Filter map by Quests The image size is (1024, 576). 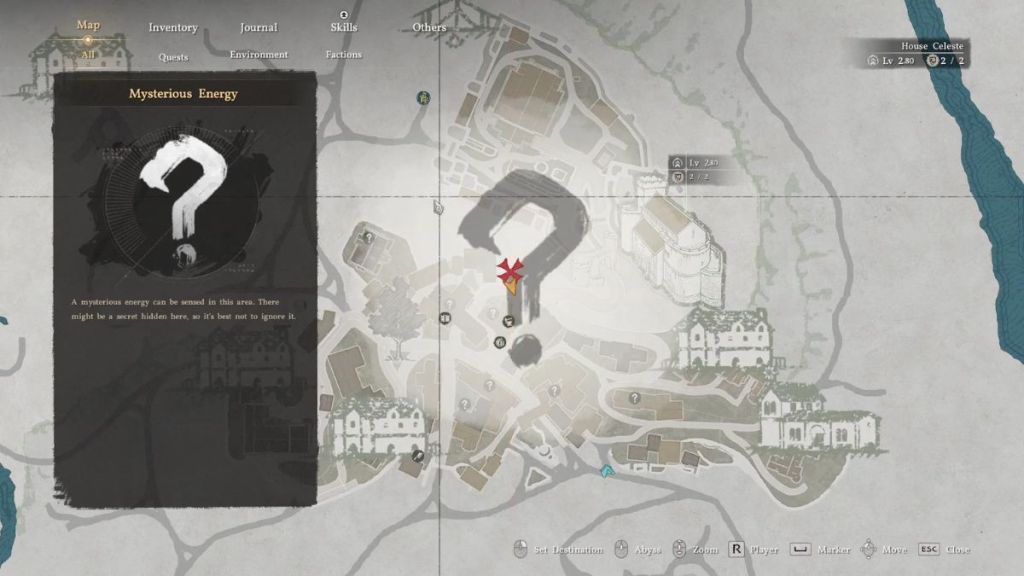click(x=173, y=56)
